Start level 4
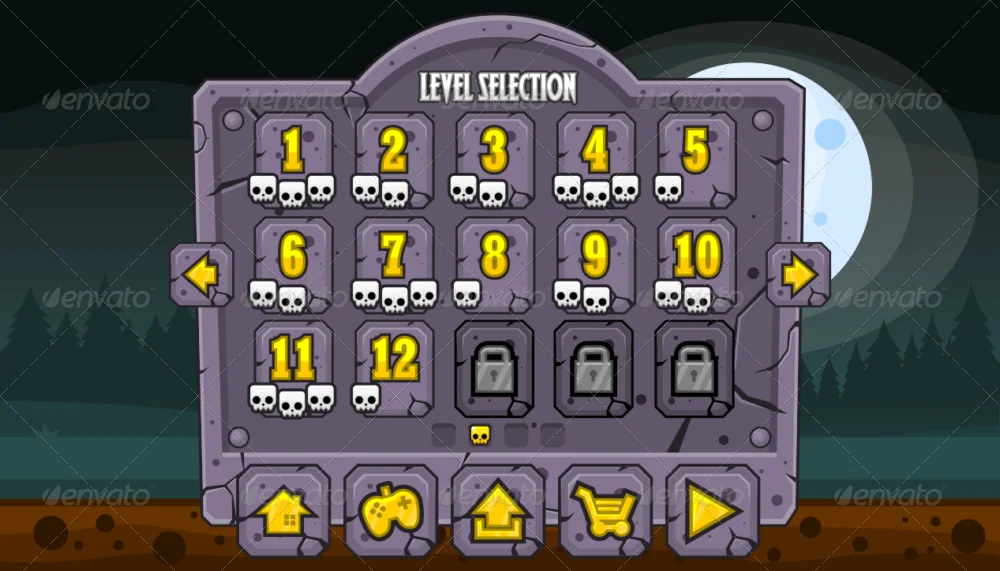The image size is (1000, 571). [595, 158]
